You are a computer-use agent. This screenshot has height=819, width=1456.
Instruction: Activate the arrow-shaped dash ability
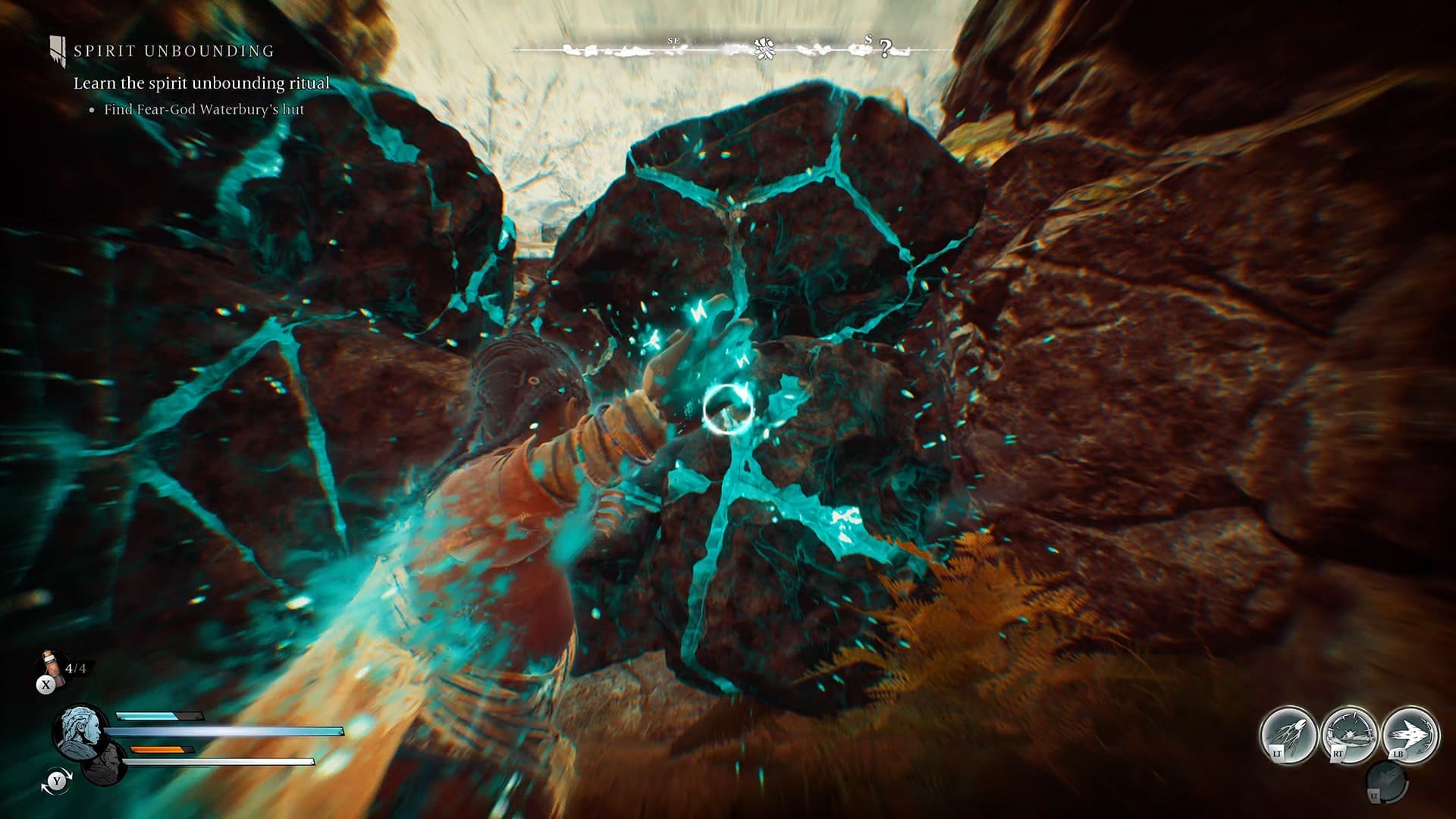1410,735
